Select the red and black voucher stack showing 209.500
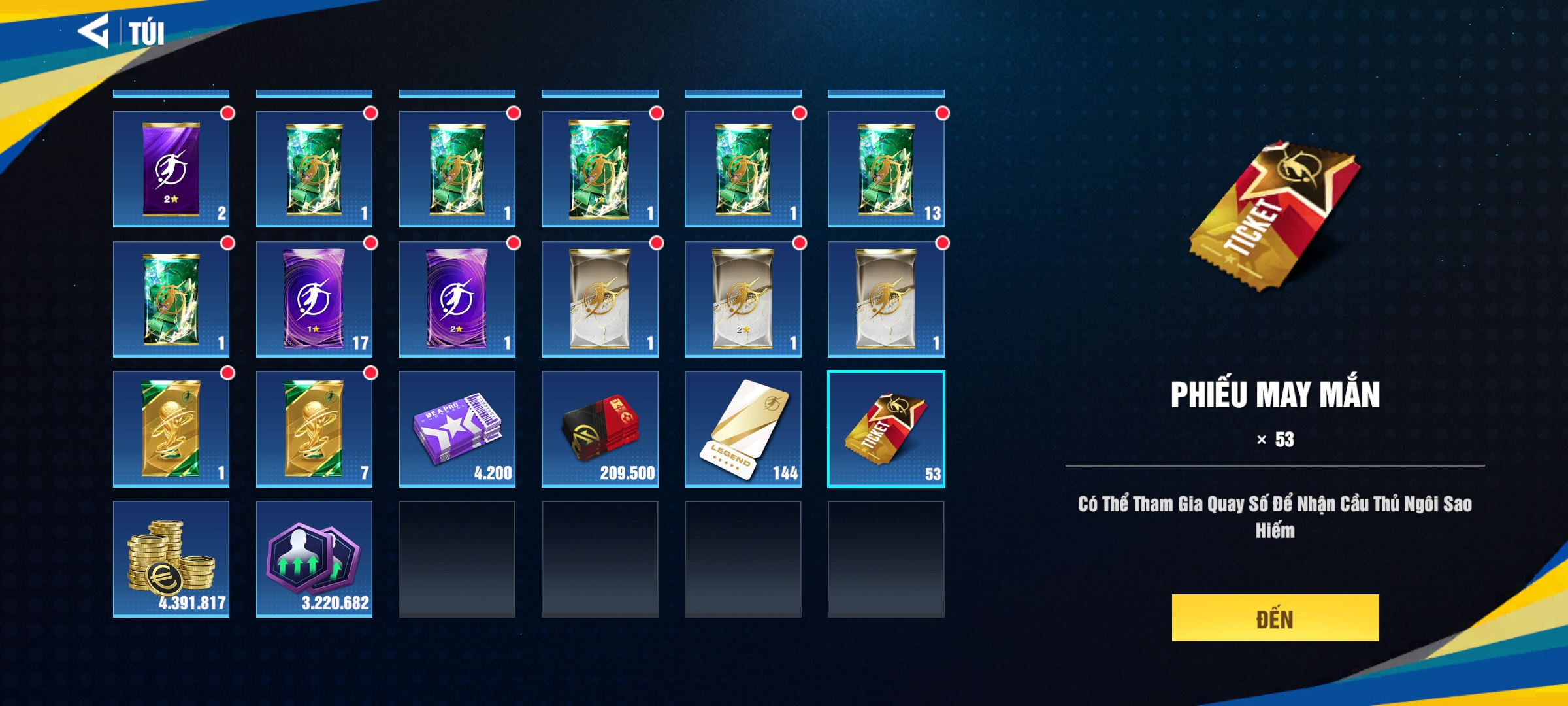1568x706 pixels. point(600,429)
